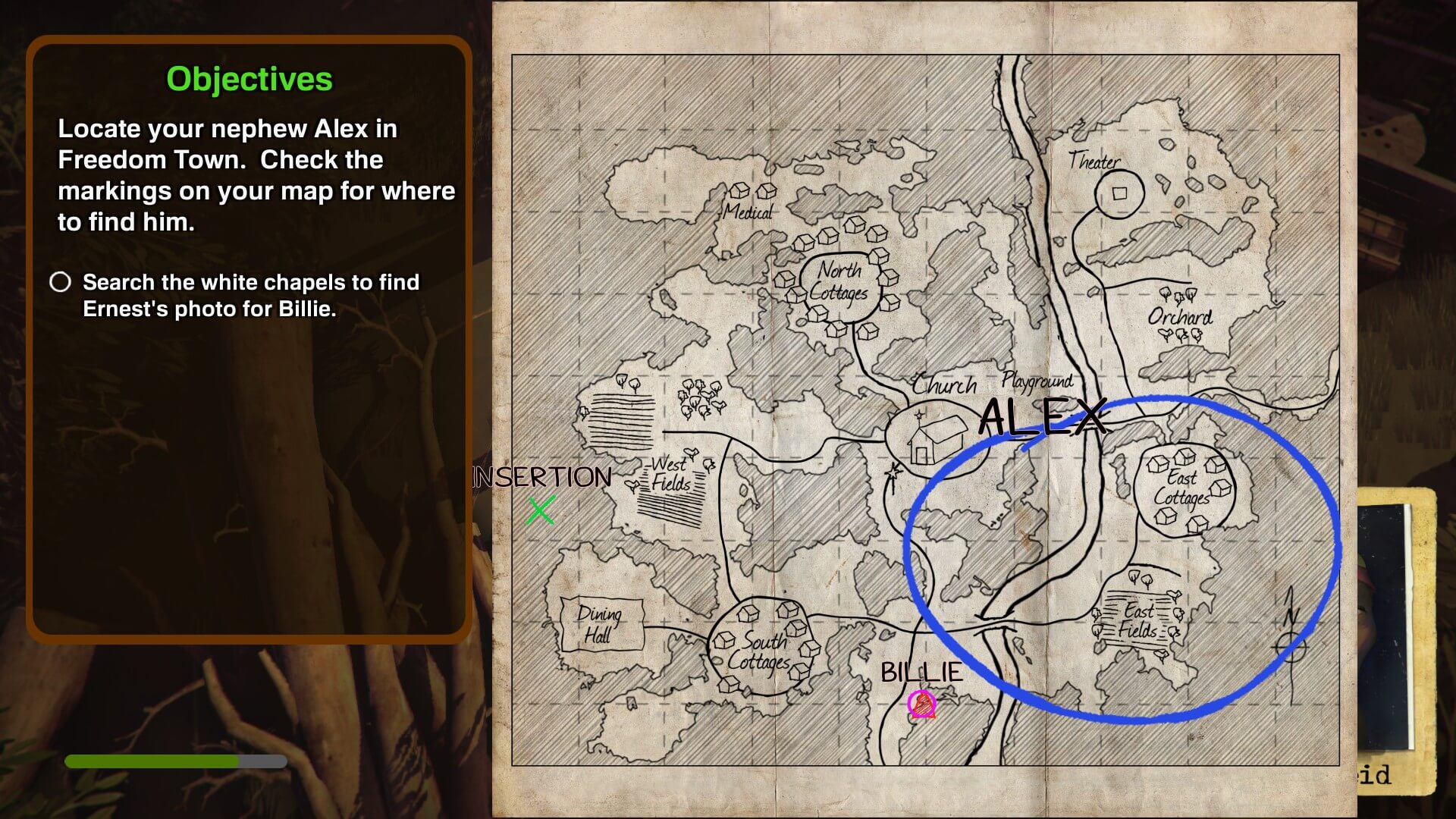
Task: Click the Orchard on the map
Action: coord(1179,316)
